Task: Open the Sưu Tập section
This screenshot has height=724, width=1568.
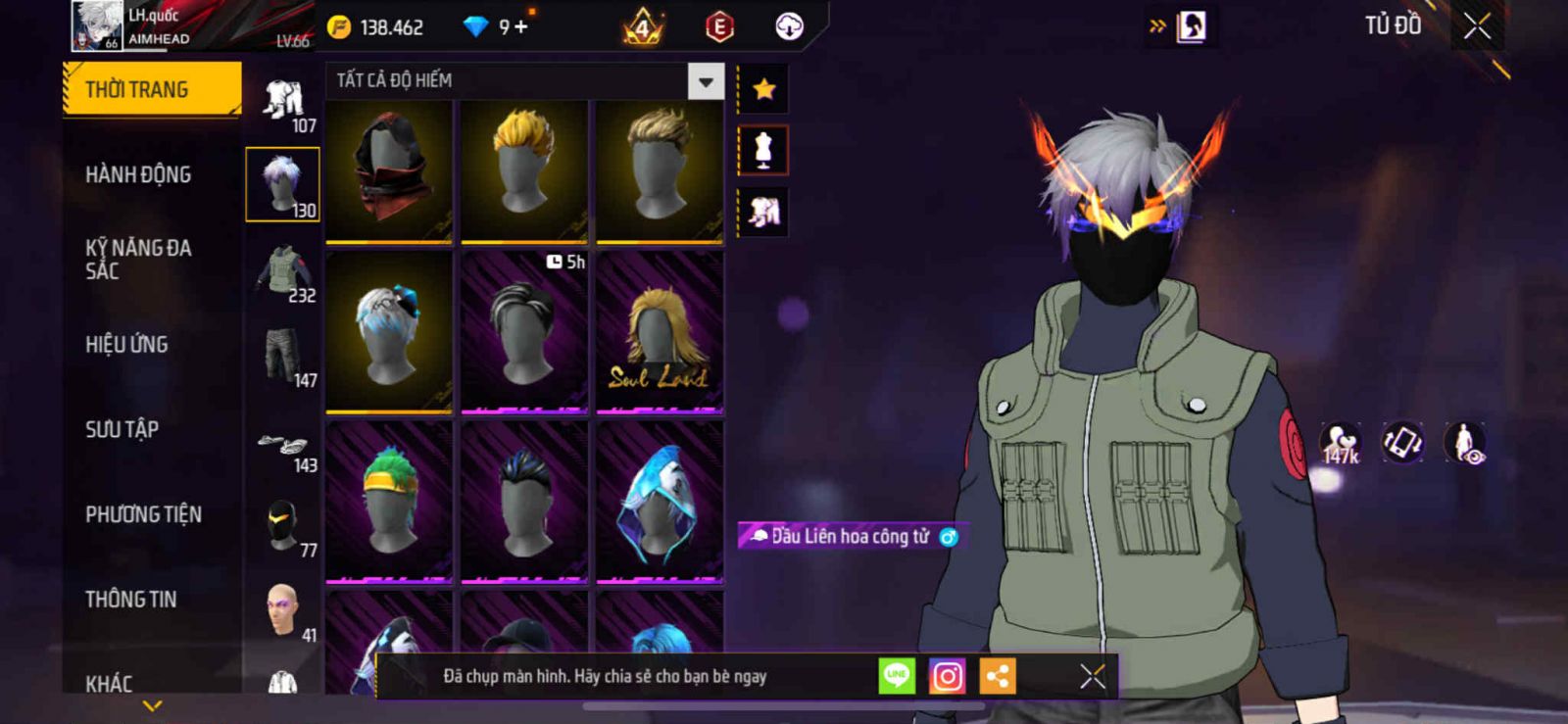Action: (122, 429)
